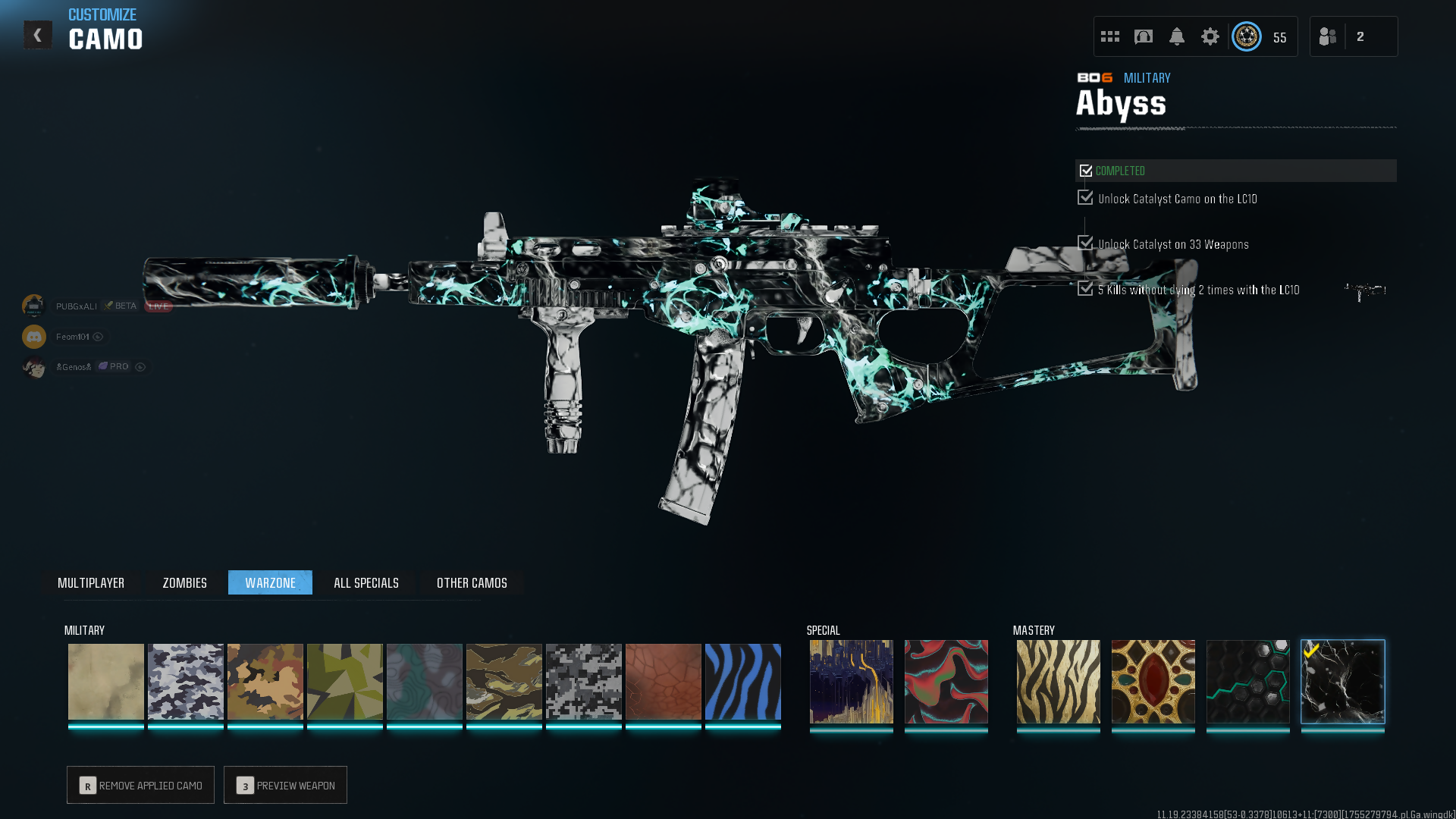The height and width of the screenshot is (819, 1456).
Task: Click the Preview Weapon button
Action: (x=285, y=785)
